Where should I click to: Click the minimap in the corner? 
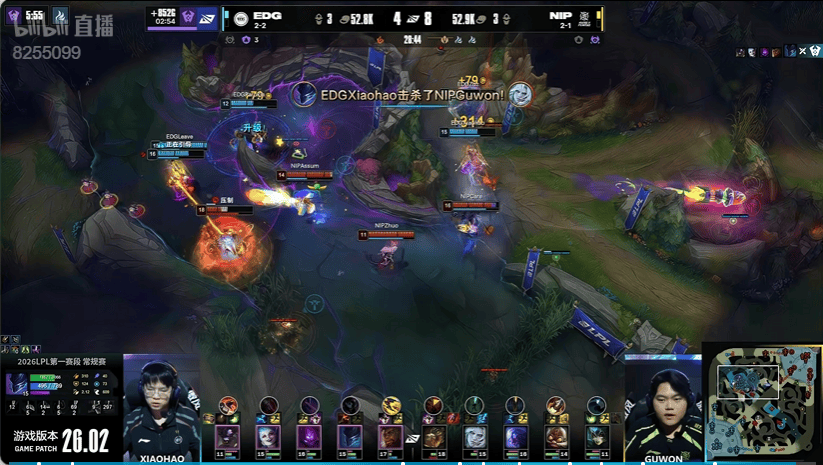click(x=764, y=403)
